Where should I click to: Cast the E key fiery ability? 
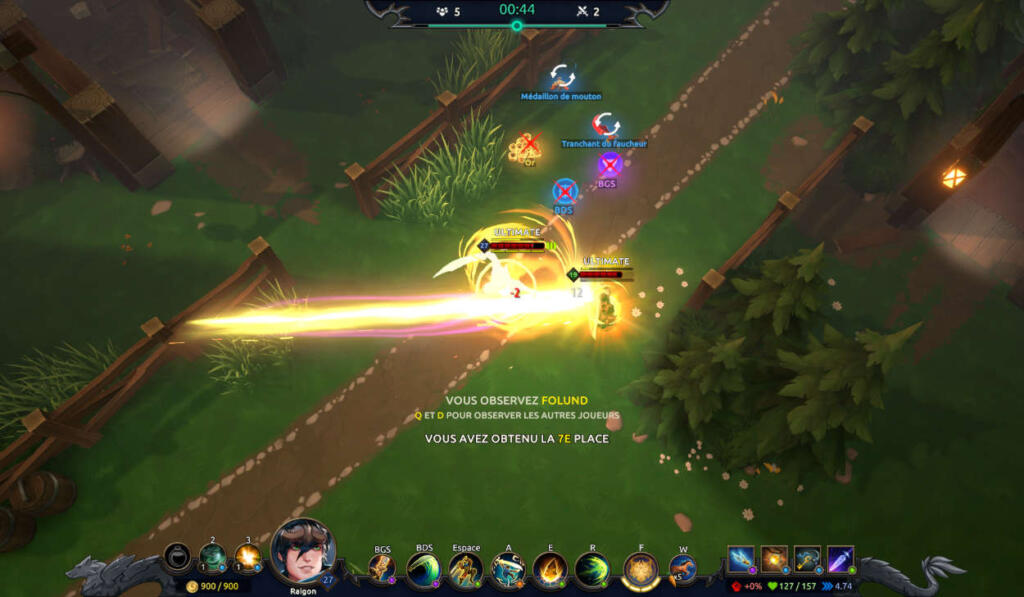click(x=550, y=569)
